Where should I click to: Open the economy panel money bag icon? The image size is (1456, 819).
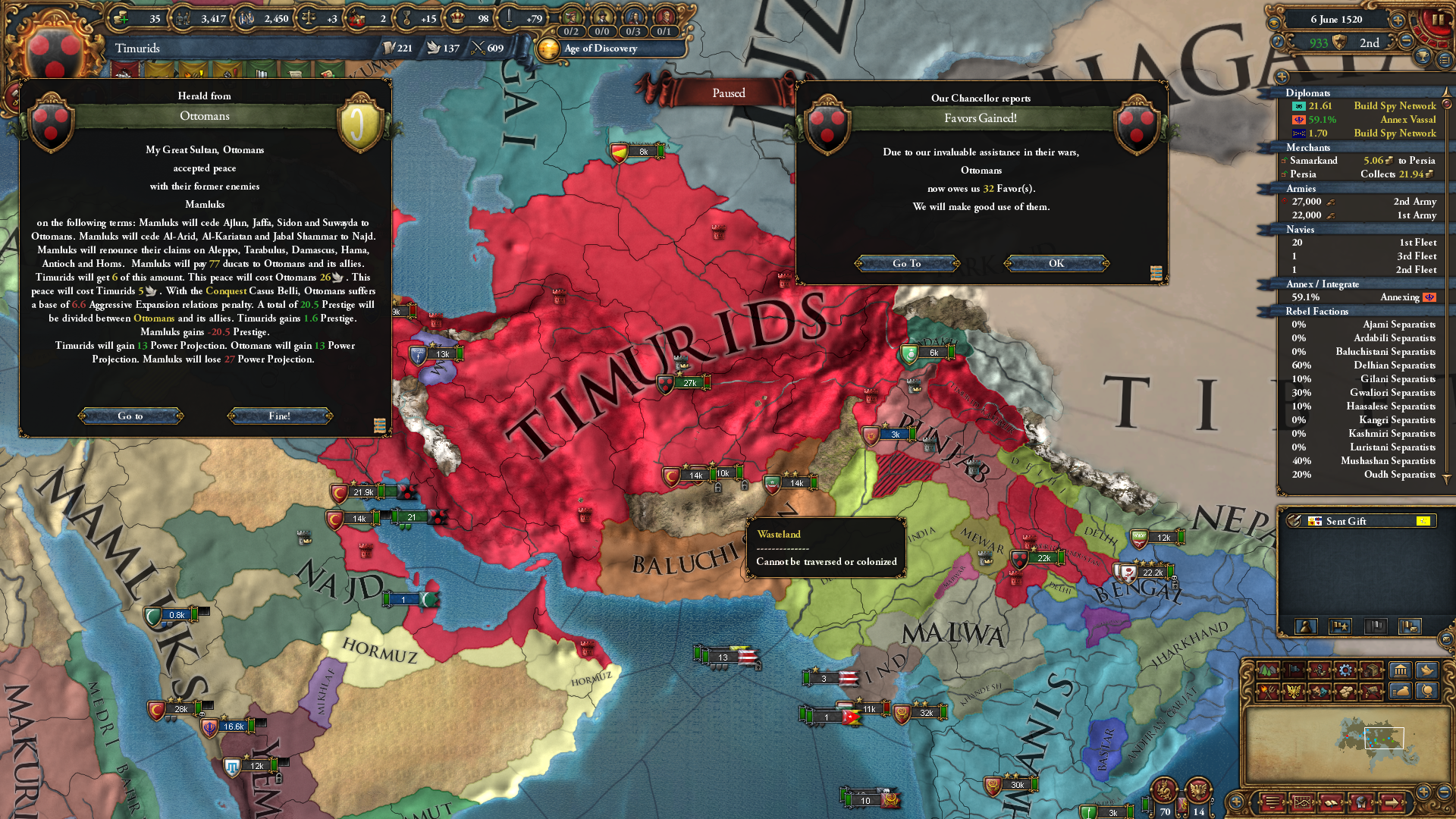coord(1400,692)
